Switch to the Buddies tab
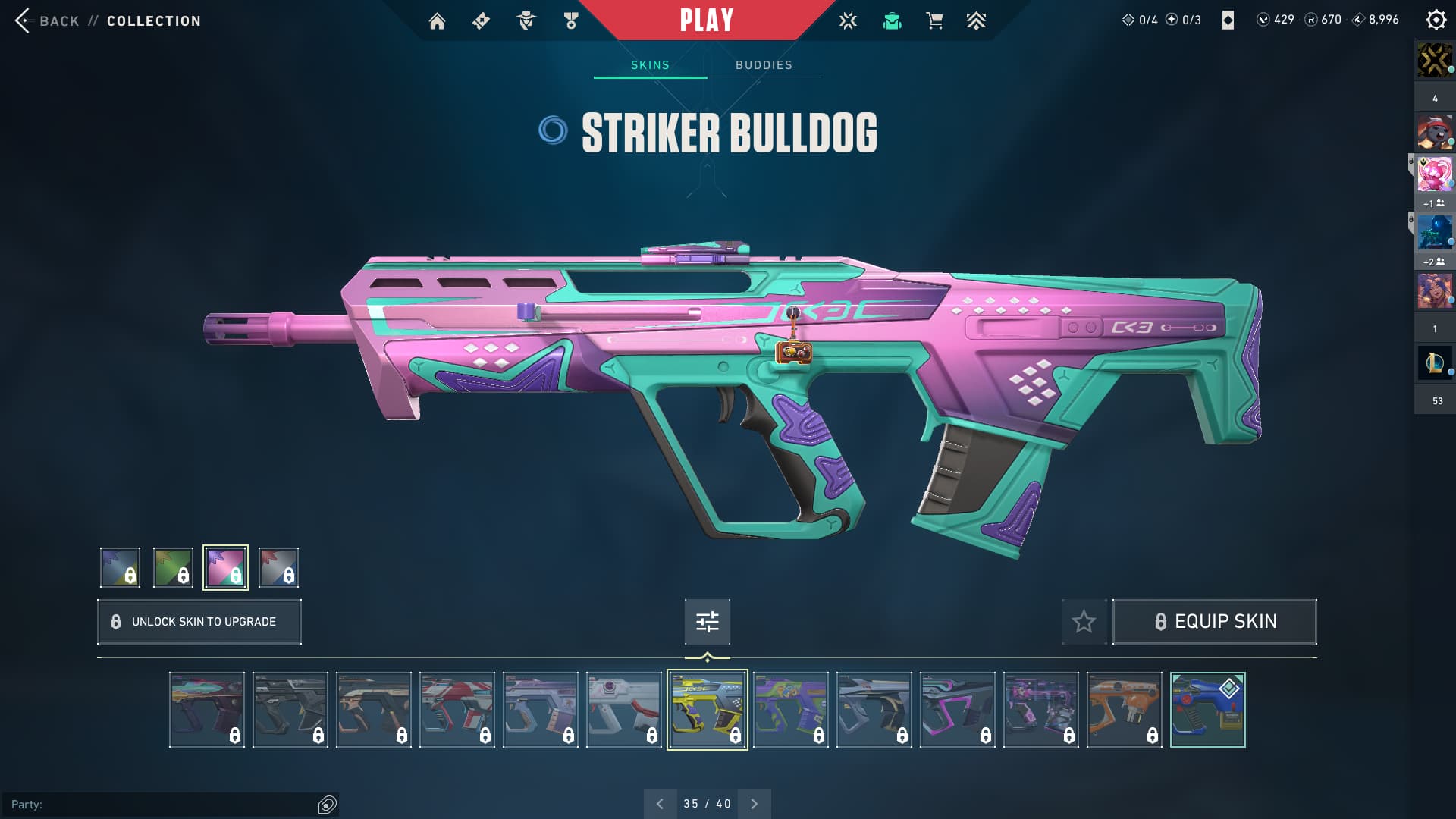Screen dimensions: 1456x819 point(764,65)
